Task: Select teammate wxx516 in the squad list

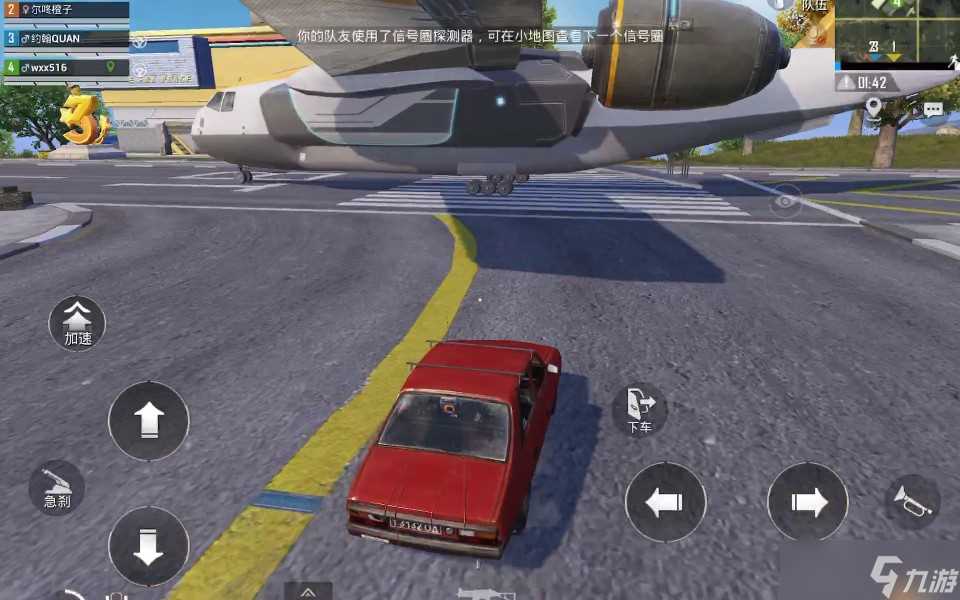Action: pyautogui.click(x=66, y=67)
